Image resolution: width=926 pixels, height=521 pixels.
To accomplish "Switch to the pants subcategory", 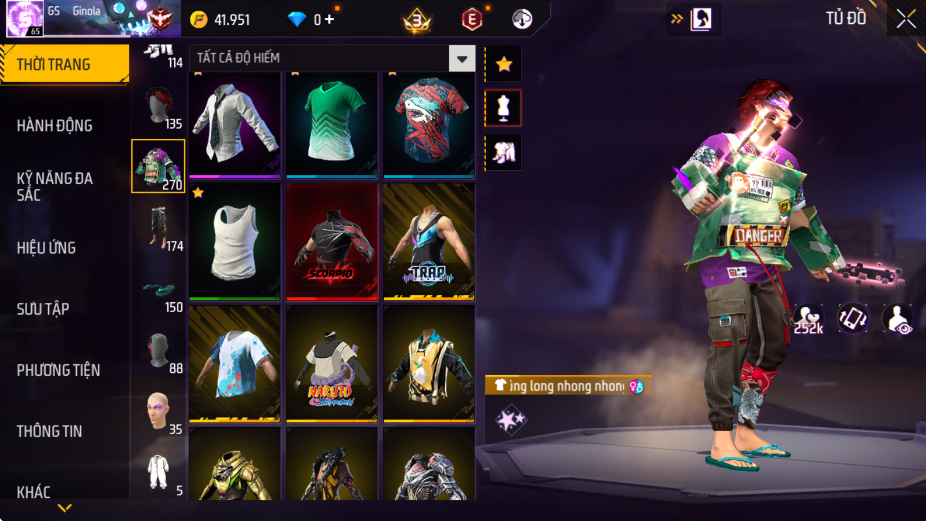I will point(158,228).
